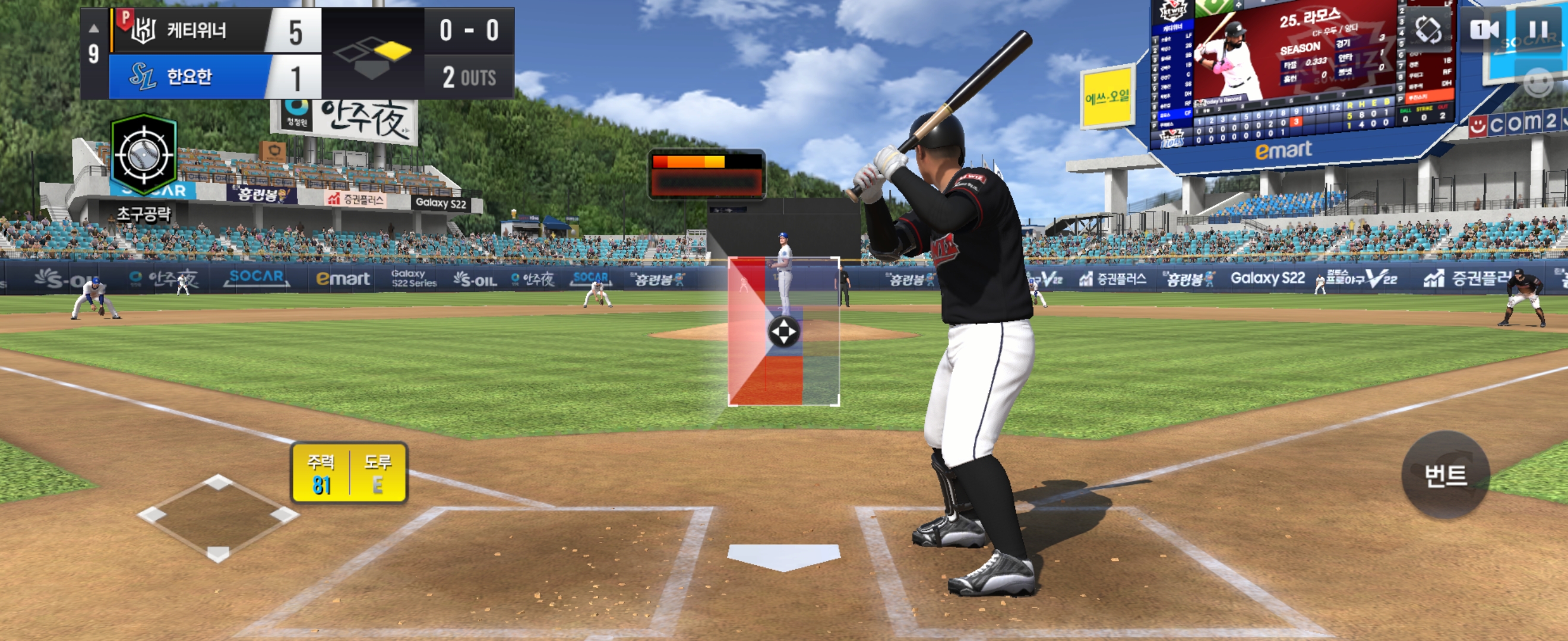The height and width of the screenshot is (641, 1568).
Task: Click the batting aim cursor in the strike zone
Action: click(783, 332)
